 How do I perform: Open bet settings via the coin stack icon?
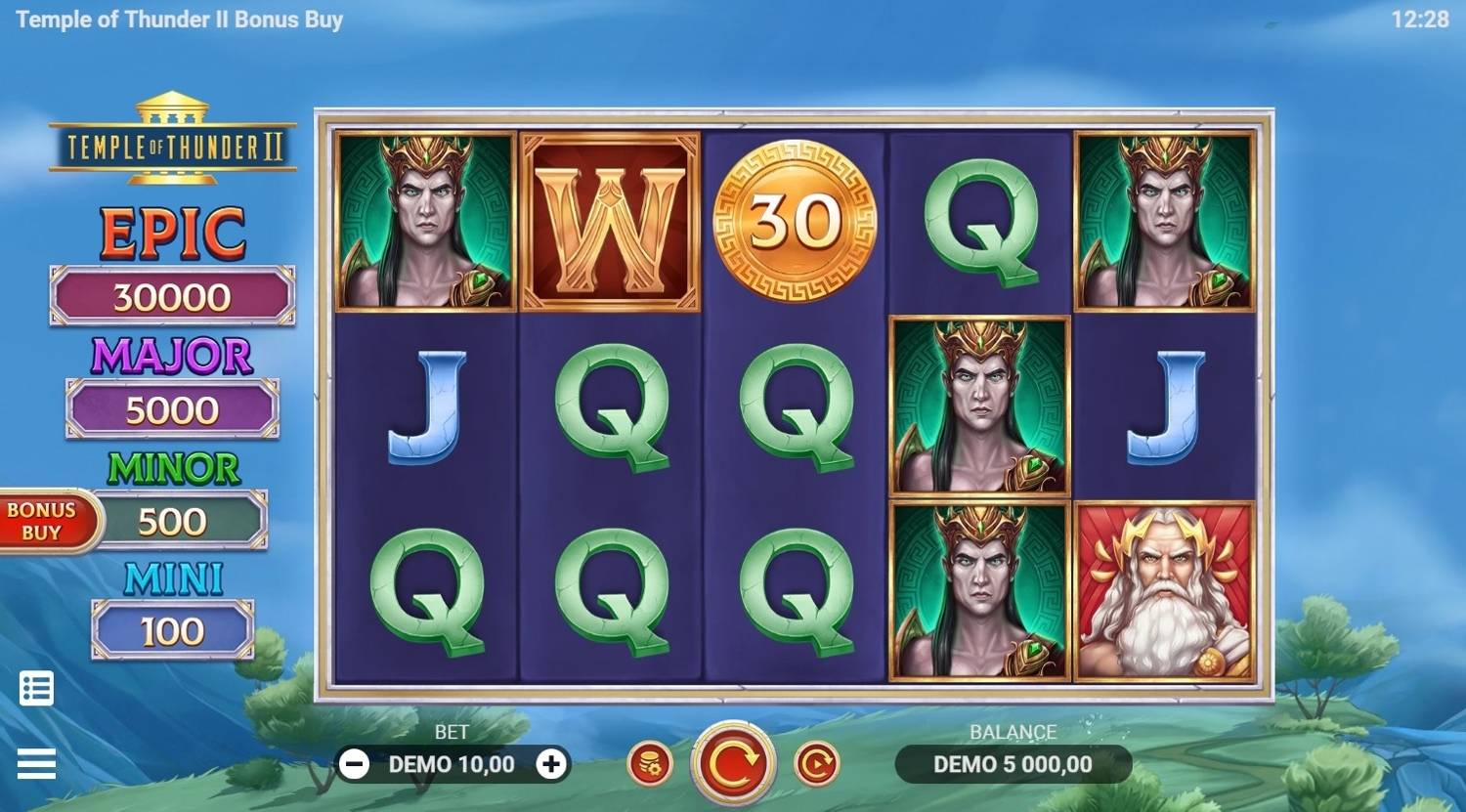[650, 764]
